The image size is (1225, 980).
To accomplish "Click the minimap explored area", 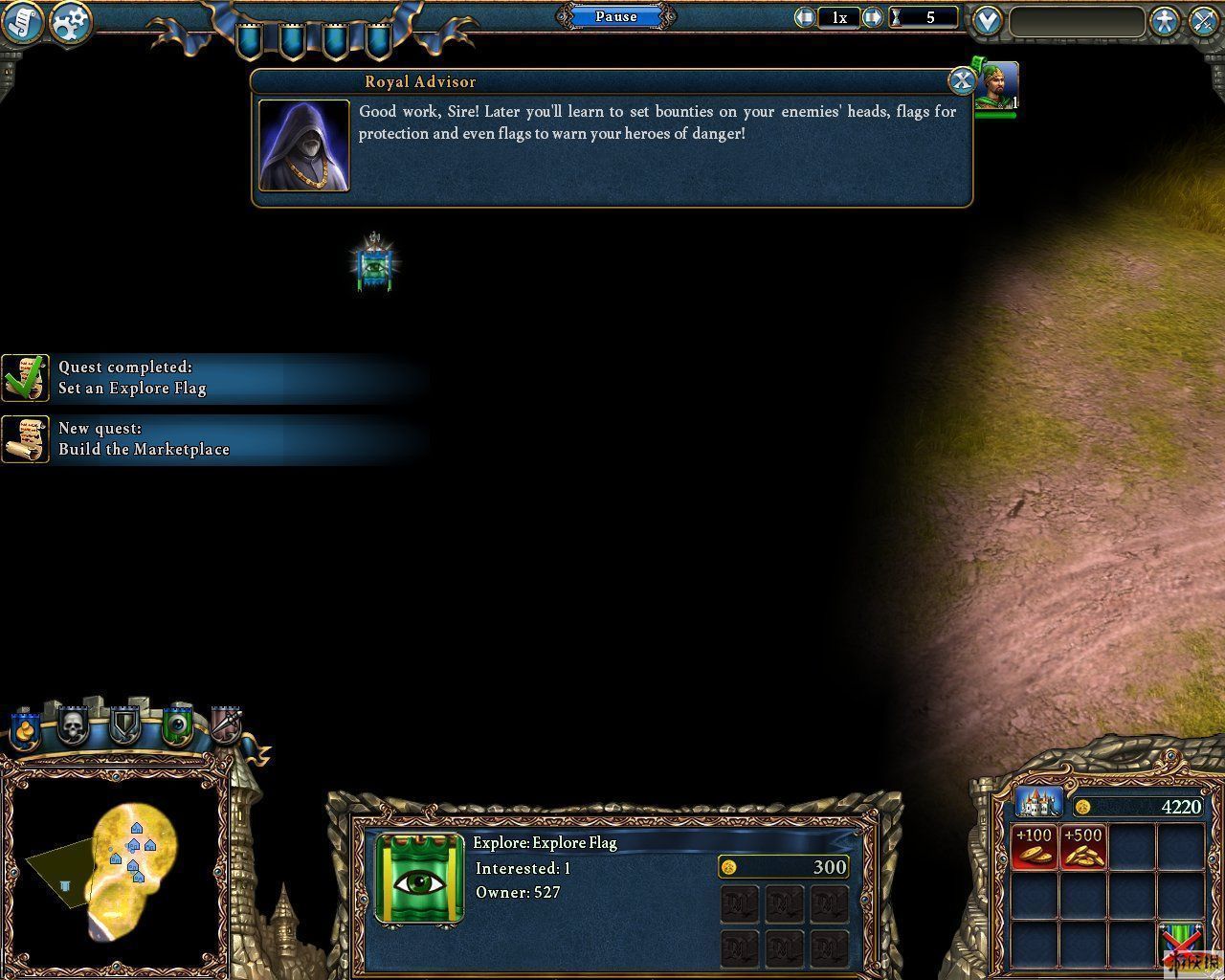I will [134, 852].
